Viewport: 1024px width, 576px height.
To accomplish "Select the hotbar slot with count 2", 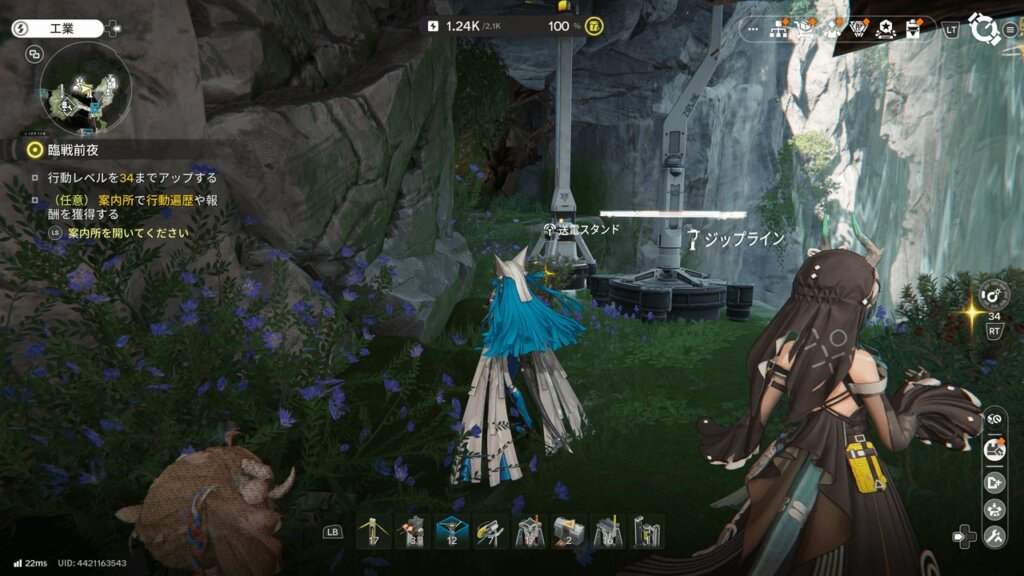I will point(569,532).
